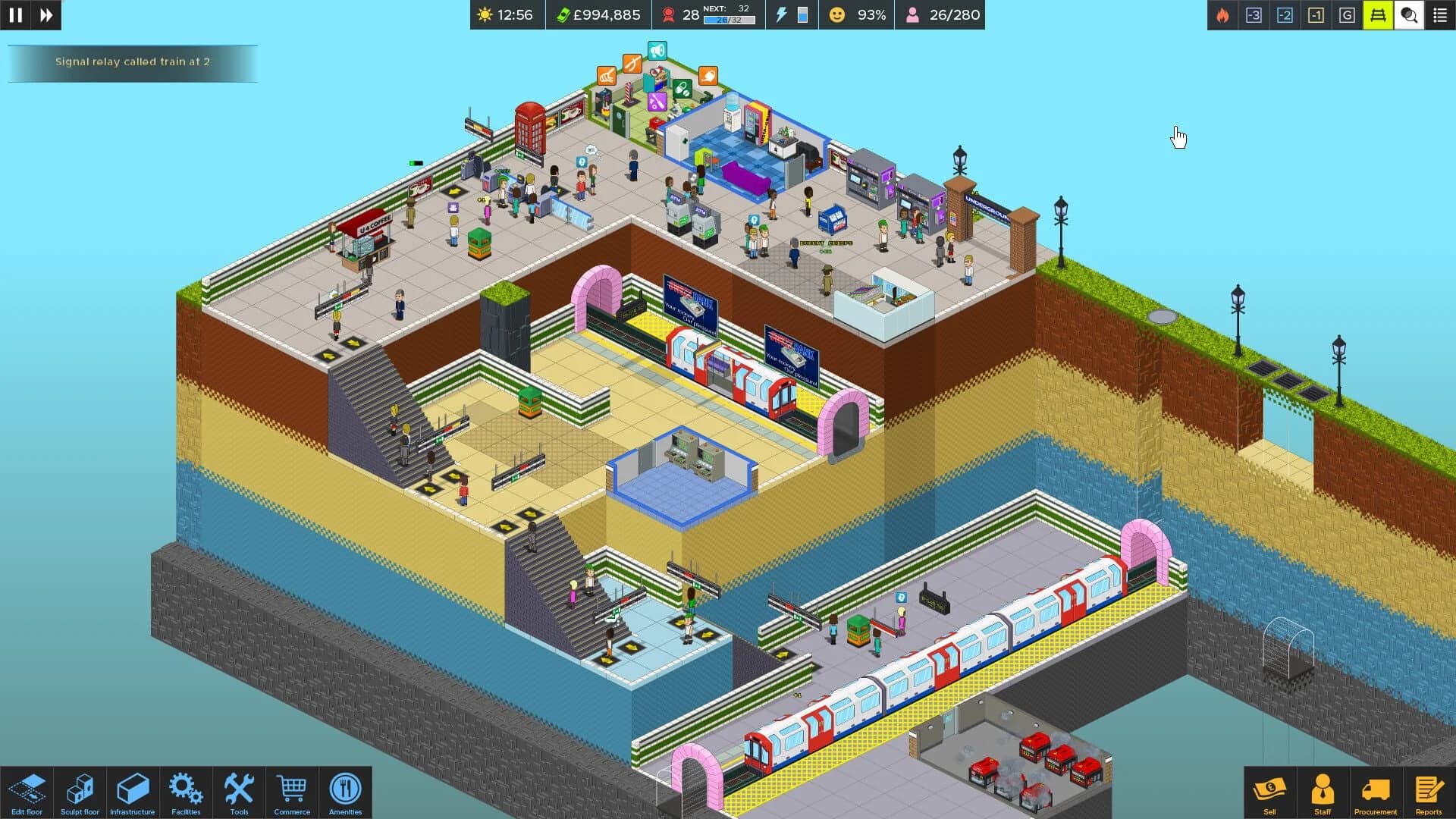Toggle the magnifier inspection view

1407,14
